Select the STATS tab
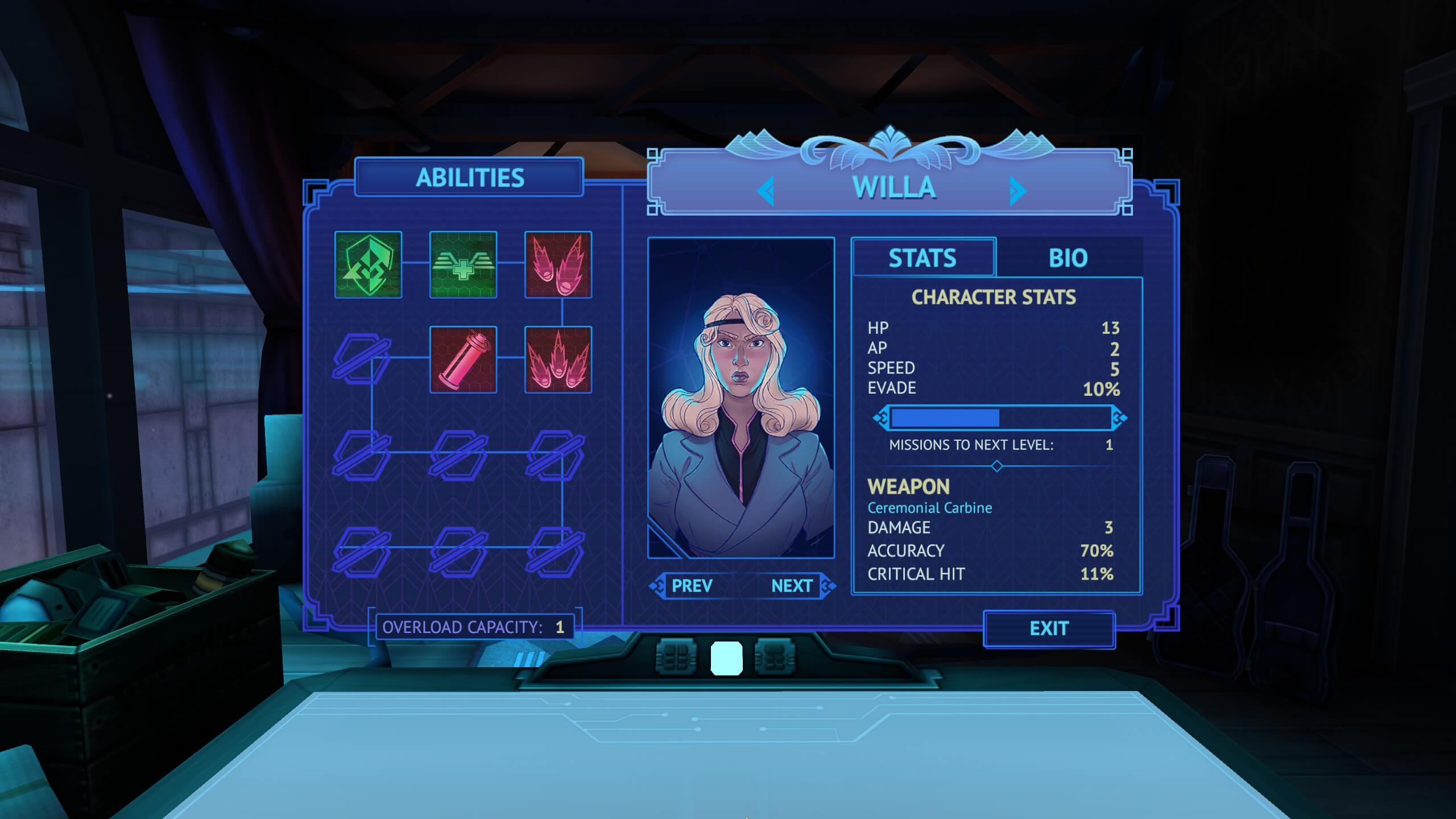 pyautogui.click(x=923, y=258)
